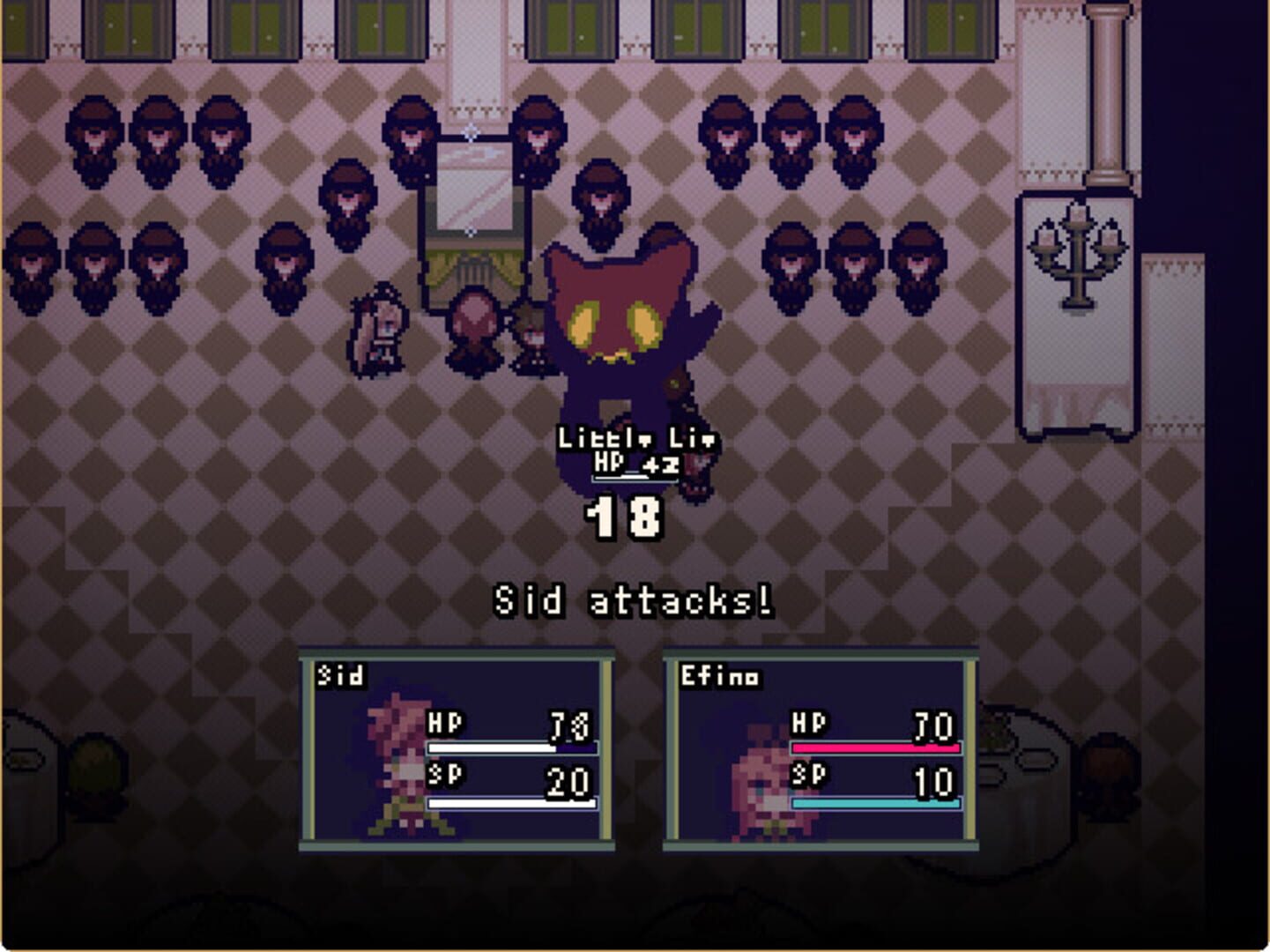The image size is (1270, 952).
Task: Click Sid's white SP gauge
Action: (x=511, y=802)
